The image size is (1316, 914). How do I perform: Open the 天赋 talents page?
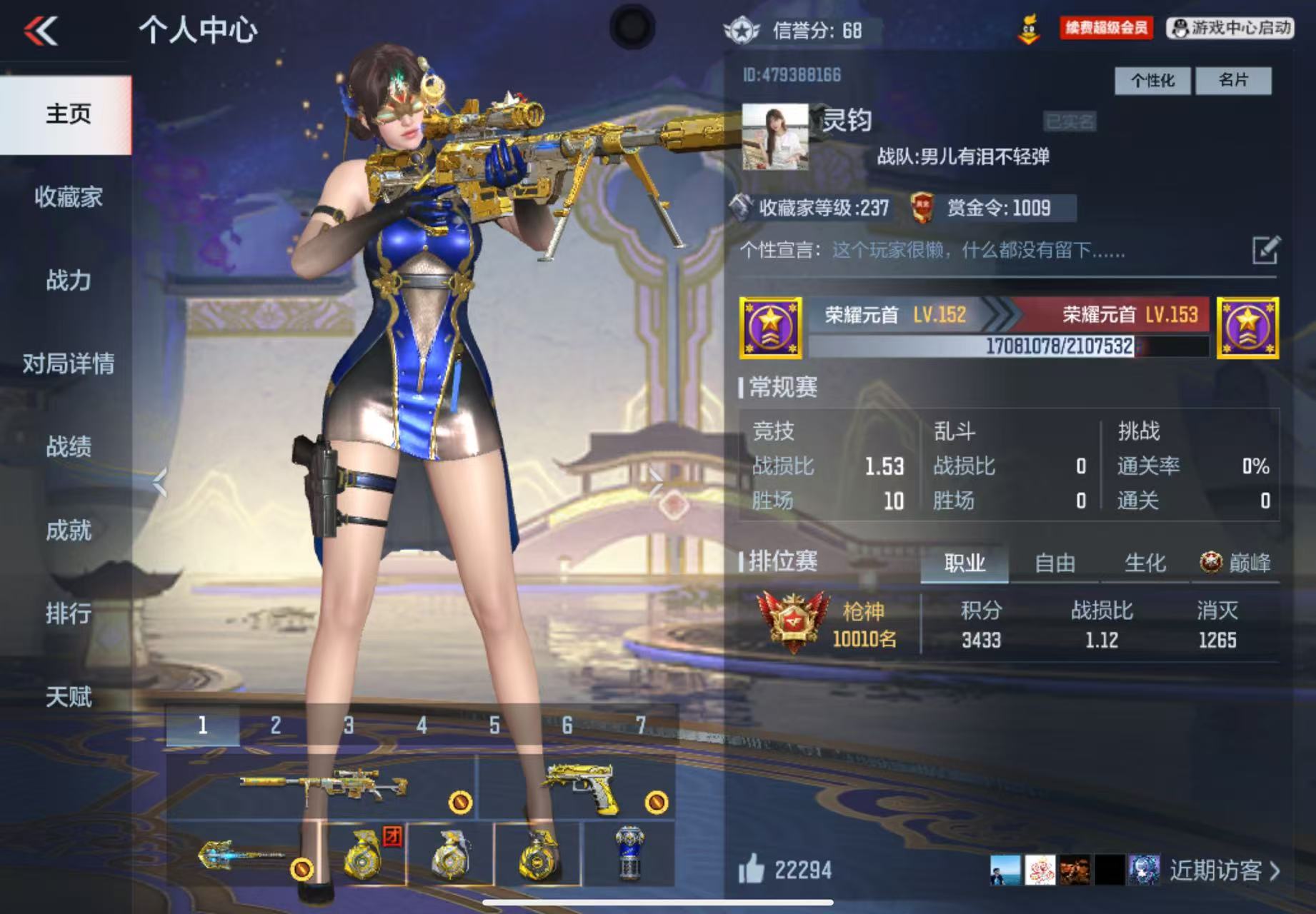click(69, 697)
